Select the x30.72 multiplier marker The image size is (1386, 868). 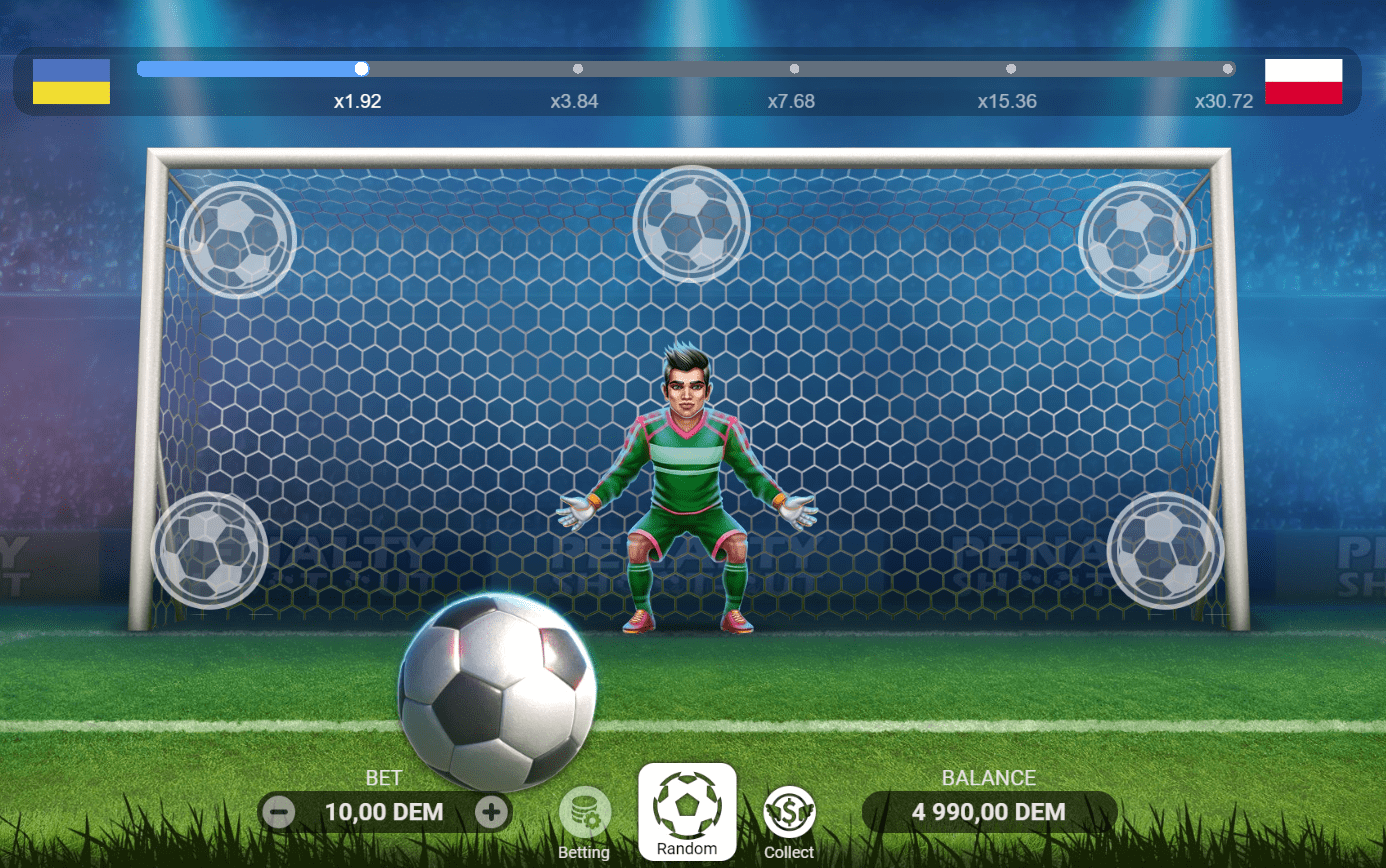coord(1226,69)
